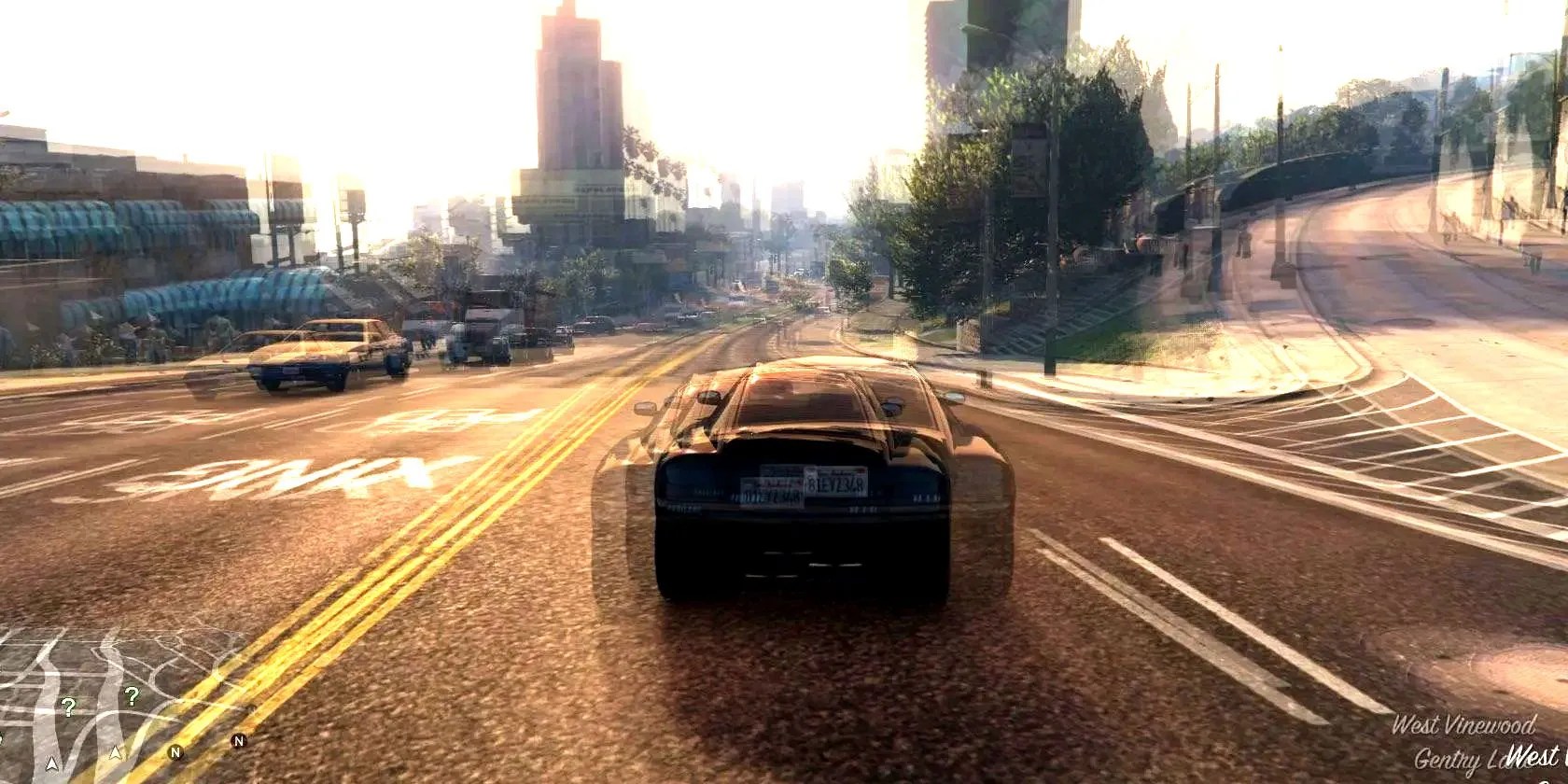Click the leftmost arrow blip on the minimap
1568x784 pixels.
[x=53, y=763]
